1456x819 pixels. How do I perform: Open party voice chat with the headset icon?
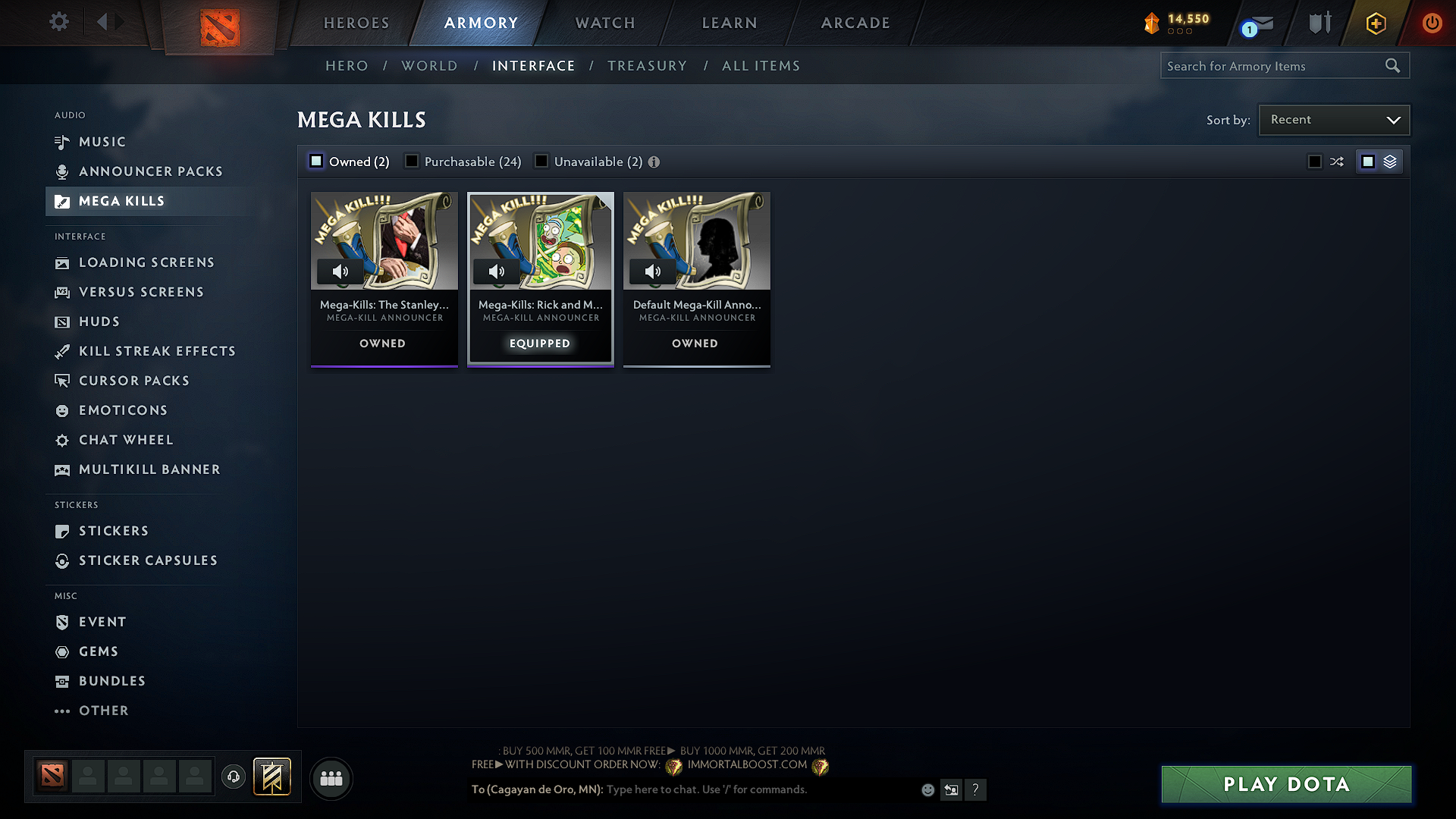[234, 777]
